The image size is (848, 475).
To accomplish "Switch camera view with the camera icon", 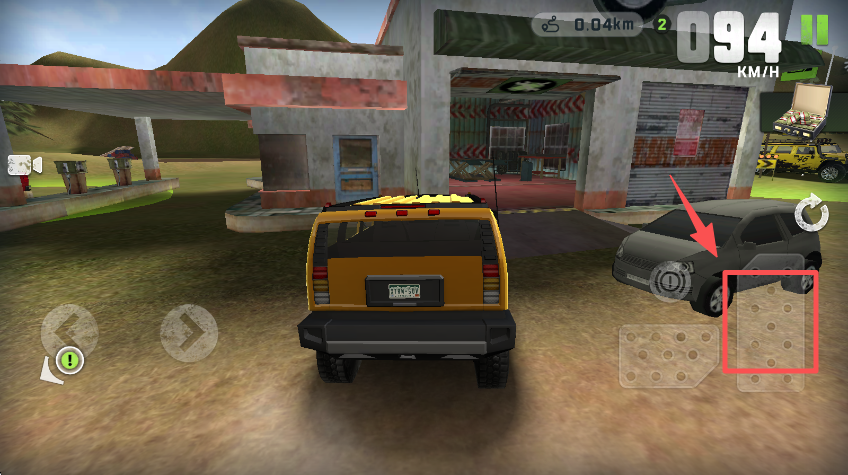I will coord(24,165).
